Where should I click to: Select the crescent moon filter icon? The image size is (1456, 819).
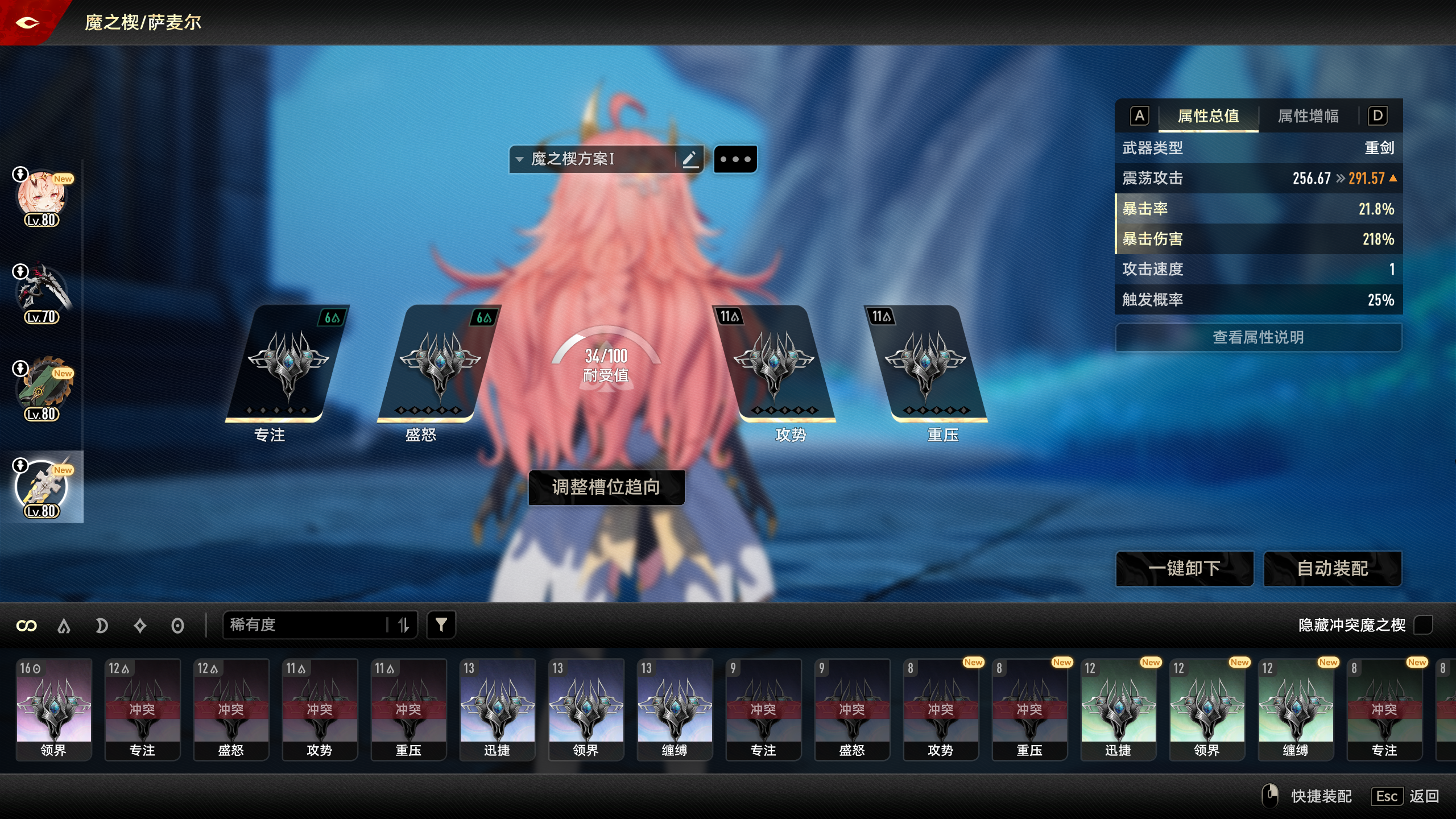coord(102,625)
